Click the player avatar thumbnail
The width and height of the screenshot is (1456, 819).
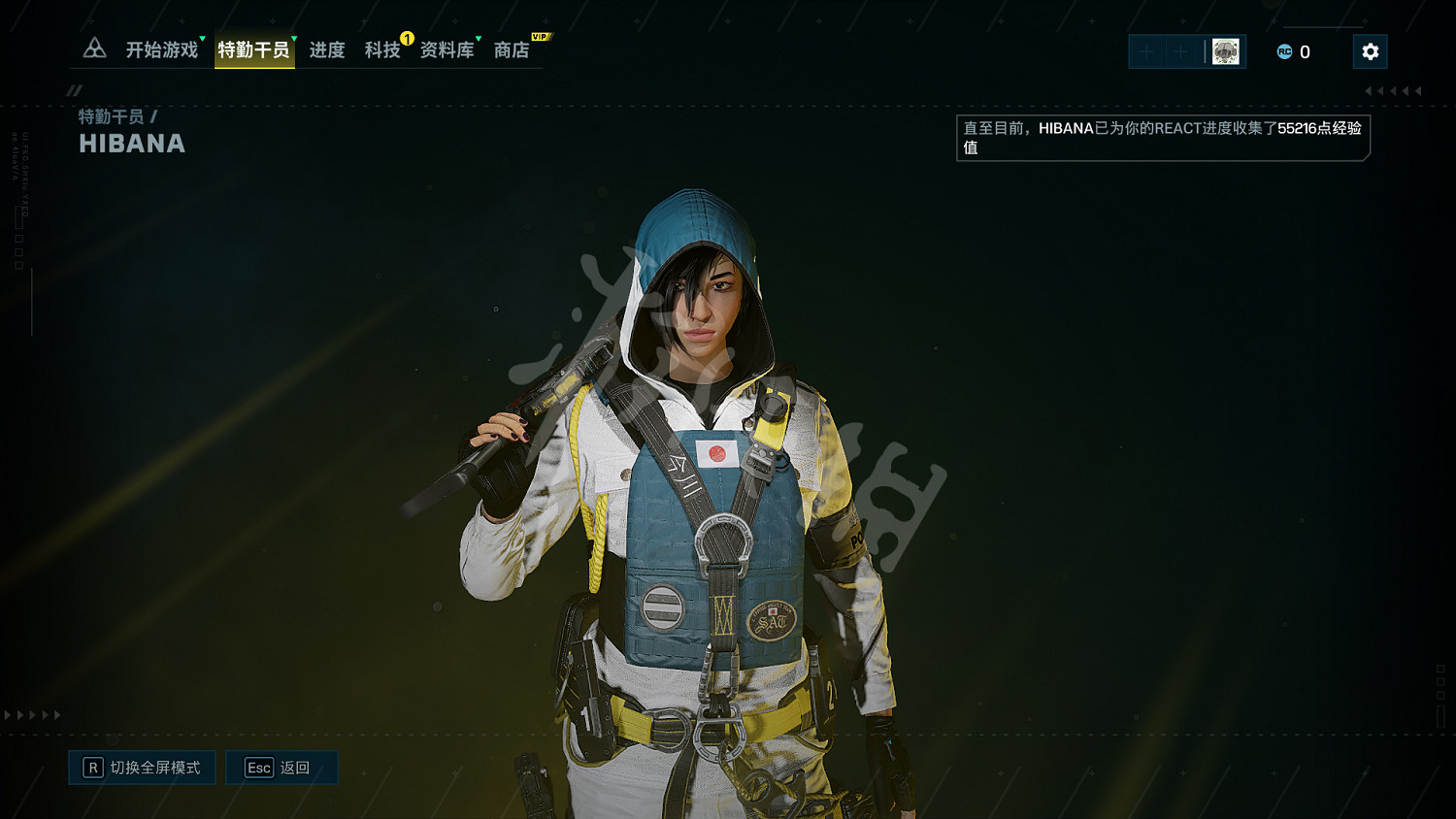coord(1225,51)
